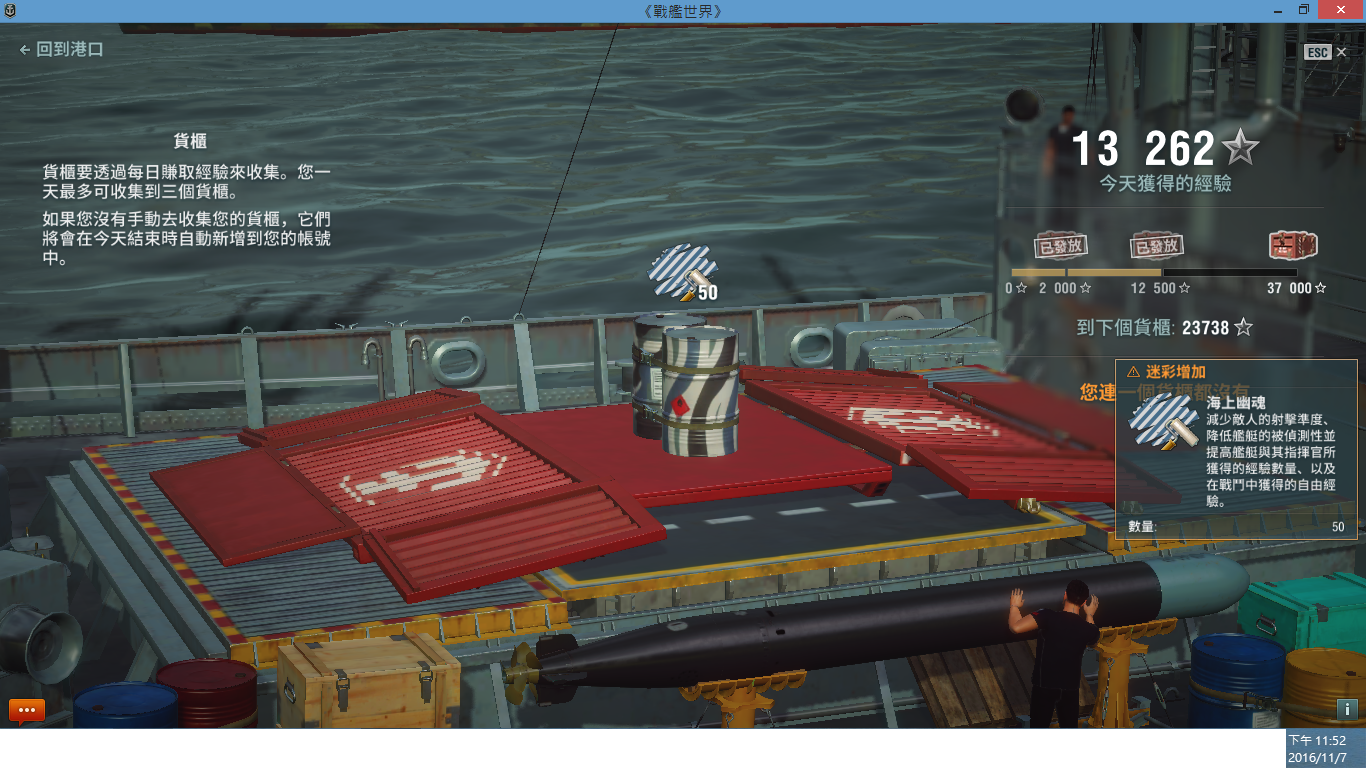The width and height of the screenshot is (1366, 768).
Task: Select the red container icon above 37 000
Action: pyautogui.click(x=1293, y=245)
